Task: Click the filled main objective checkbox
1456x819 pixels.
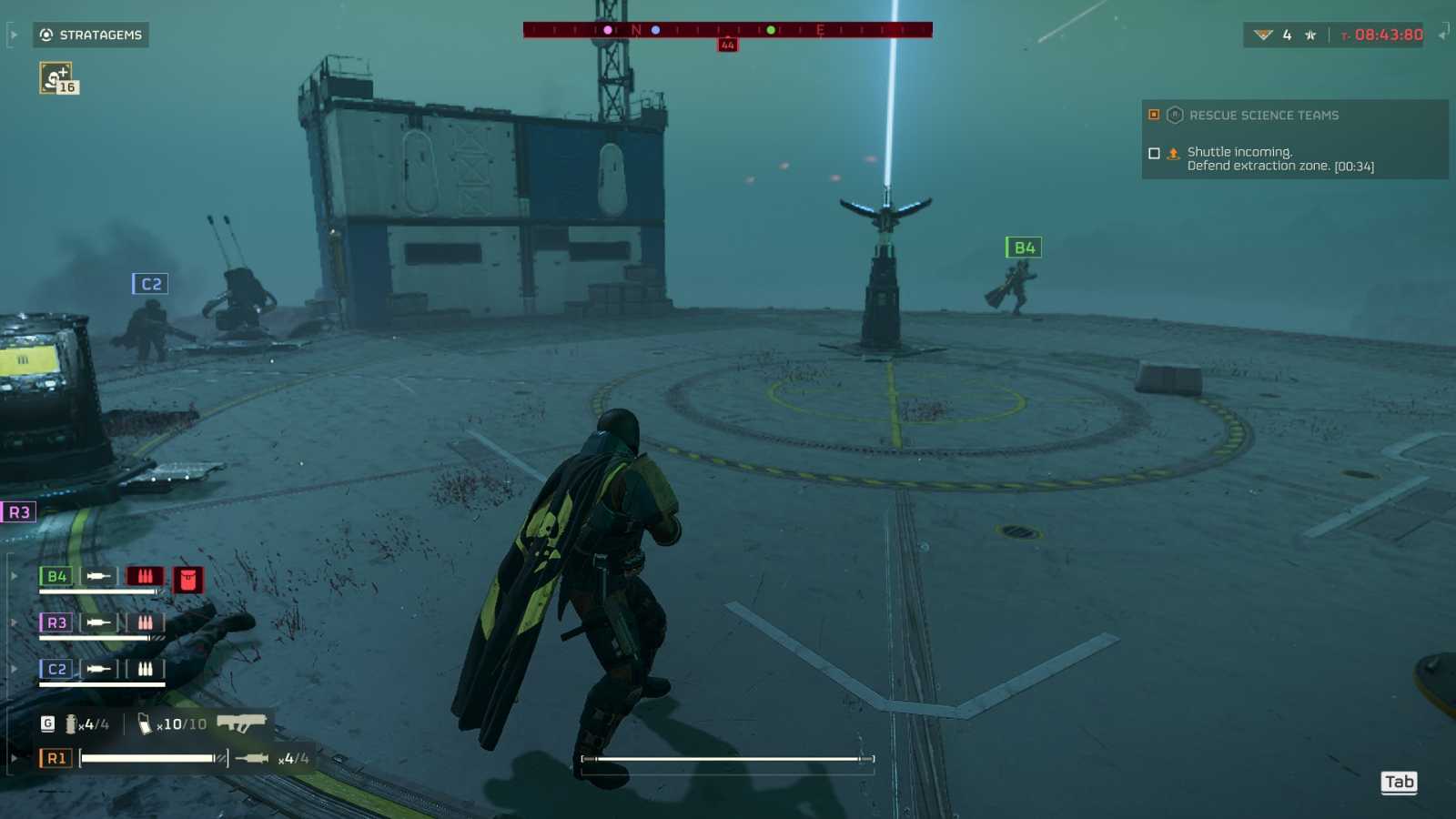Action: click(x=1154, y=115)
